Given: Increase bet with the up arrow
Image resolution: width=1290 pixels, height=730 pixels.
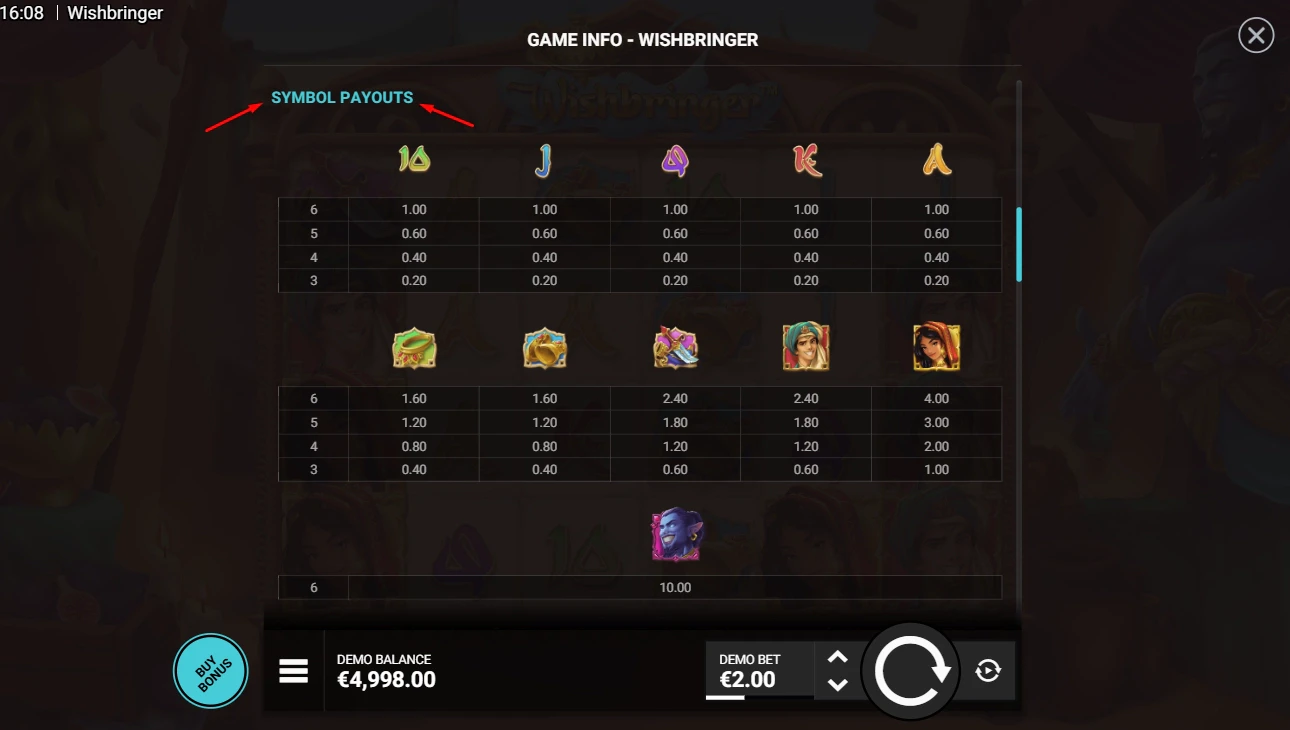Looking at the screenshot, I should [x=838, y=657].
